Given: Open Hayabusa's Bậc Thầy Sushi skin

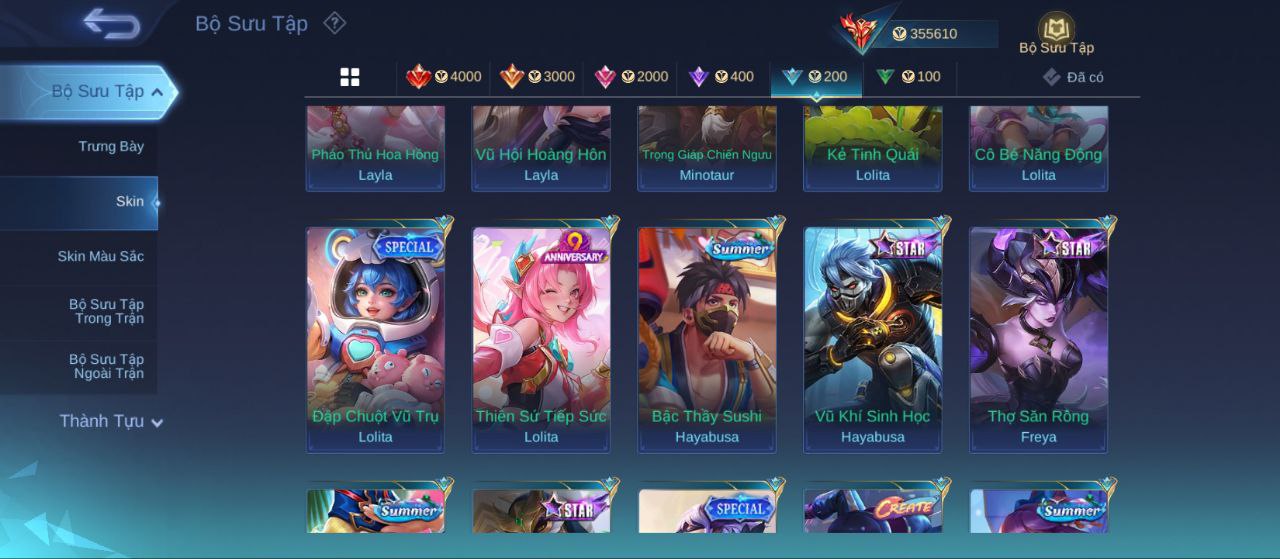Looking at the screenshot, I should [x=707, y=340].
